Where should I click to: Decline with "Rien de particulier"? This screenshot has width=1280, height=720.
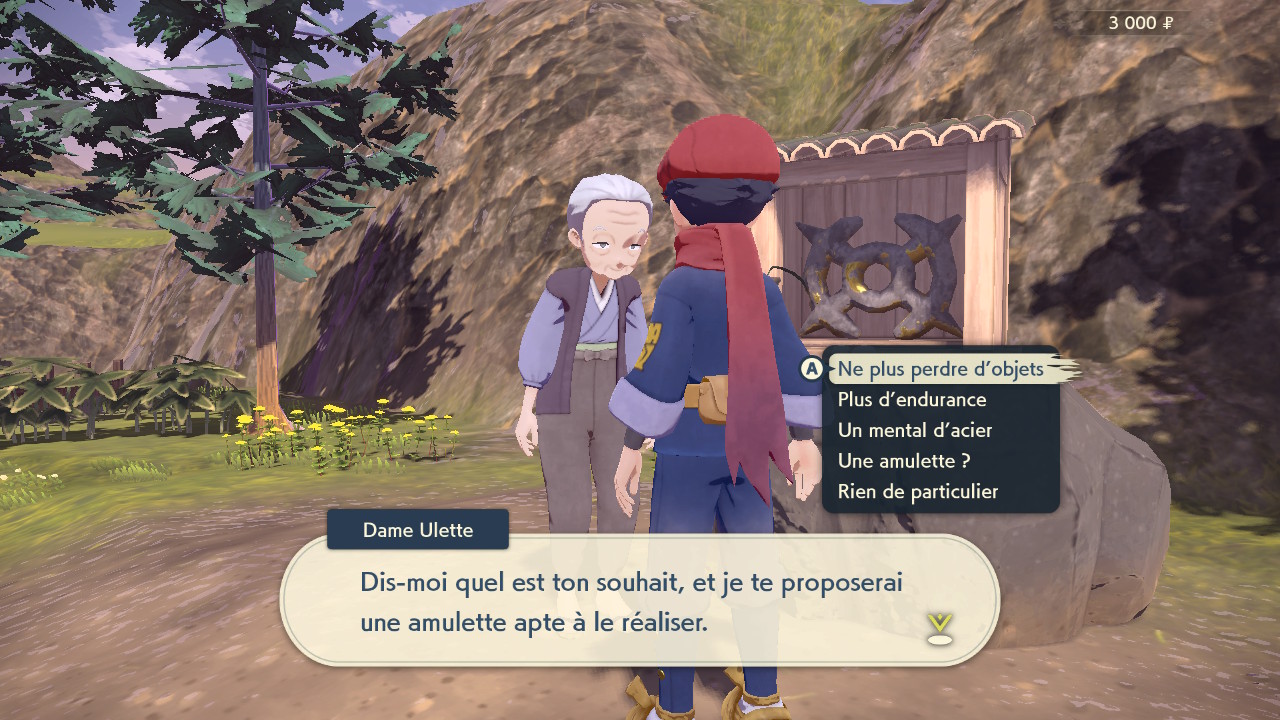click(x=918, y=492)
